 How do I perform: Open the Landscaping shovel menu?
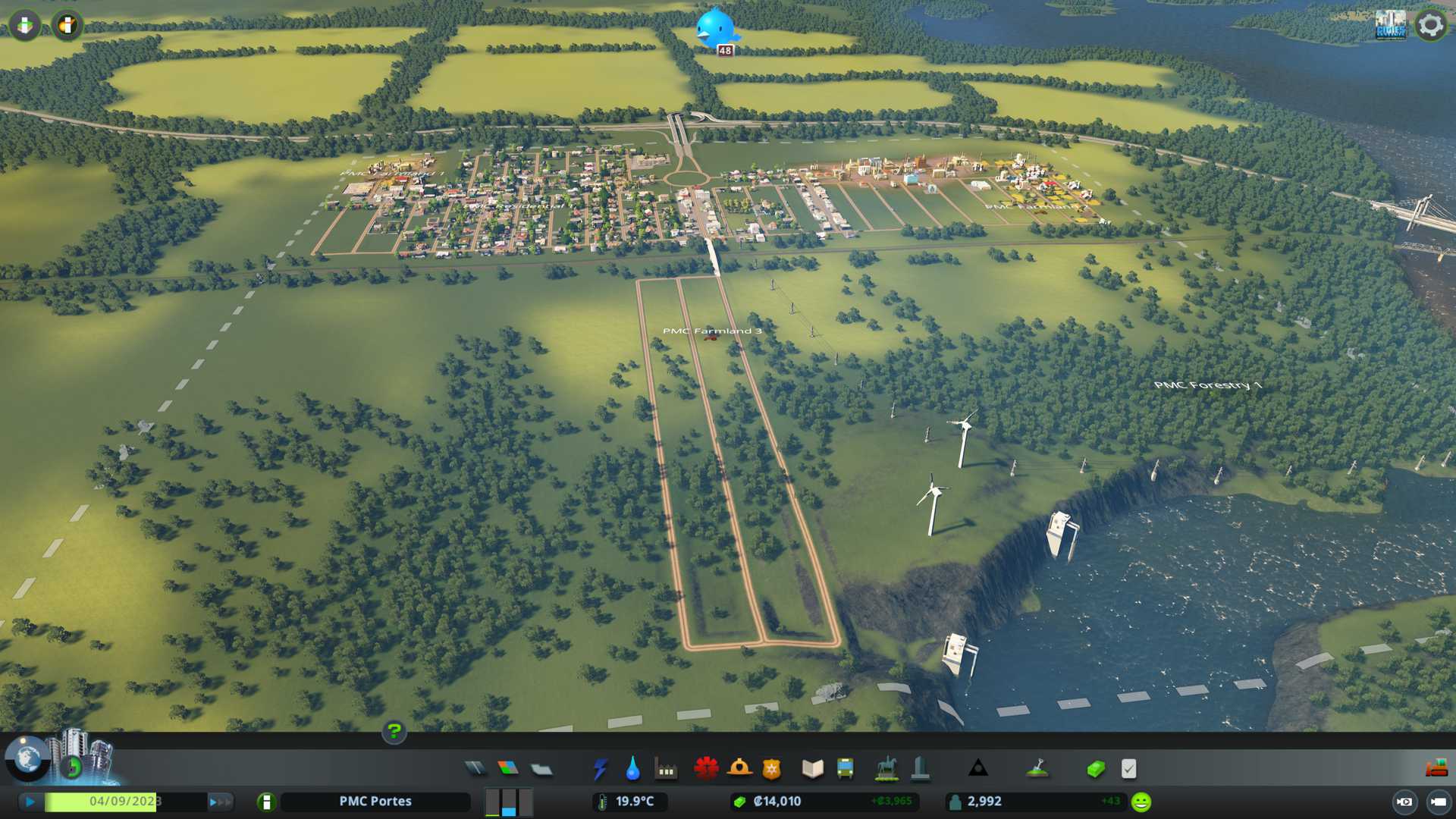pyautogui.click(x=1037, y=769)
